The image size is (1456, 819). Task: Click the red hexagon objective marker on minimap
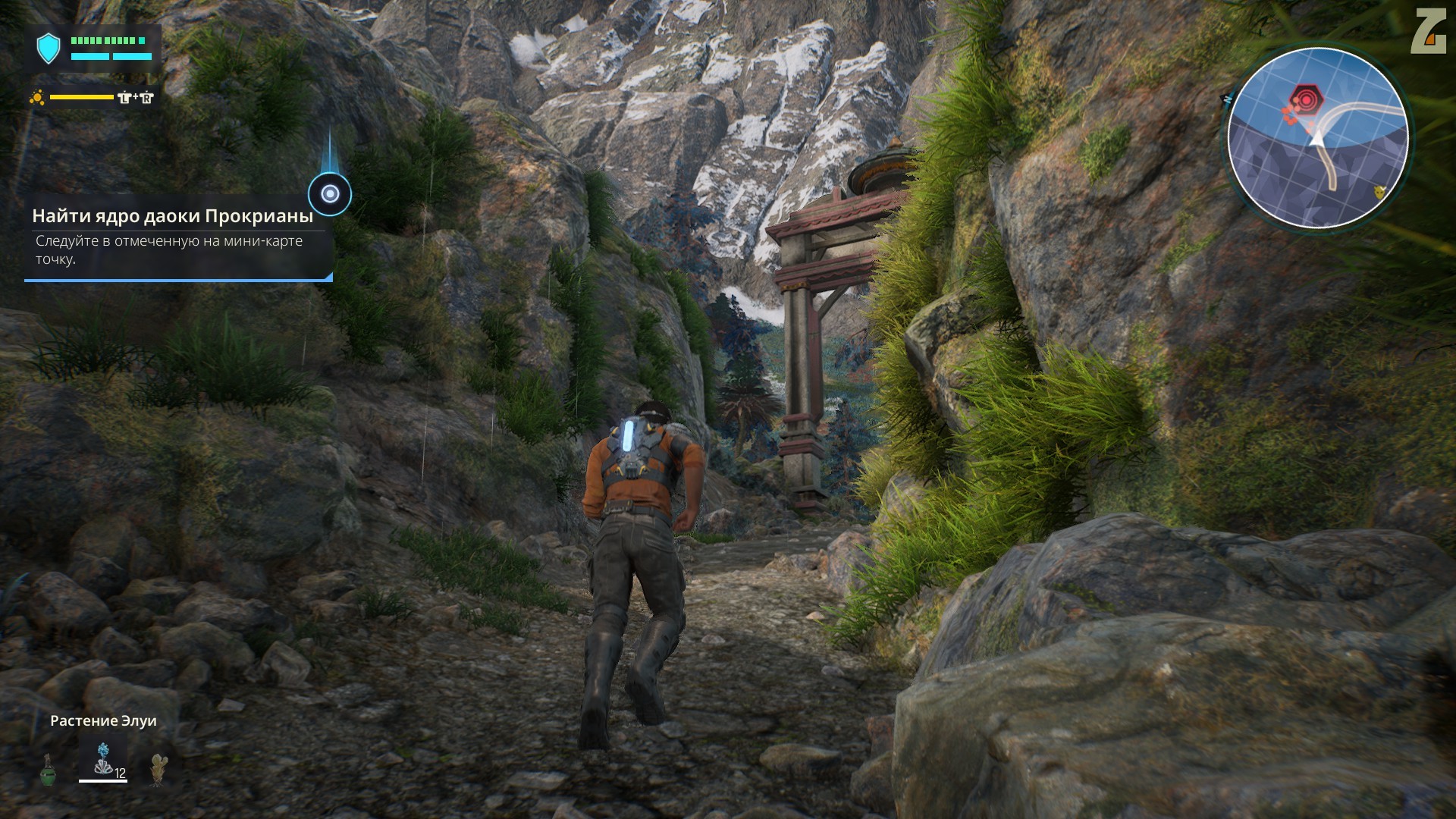pyautogui.click(x=1305, y=99)
